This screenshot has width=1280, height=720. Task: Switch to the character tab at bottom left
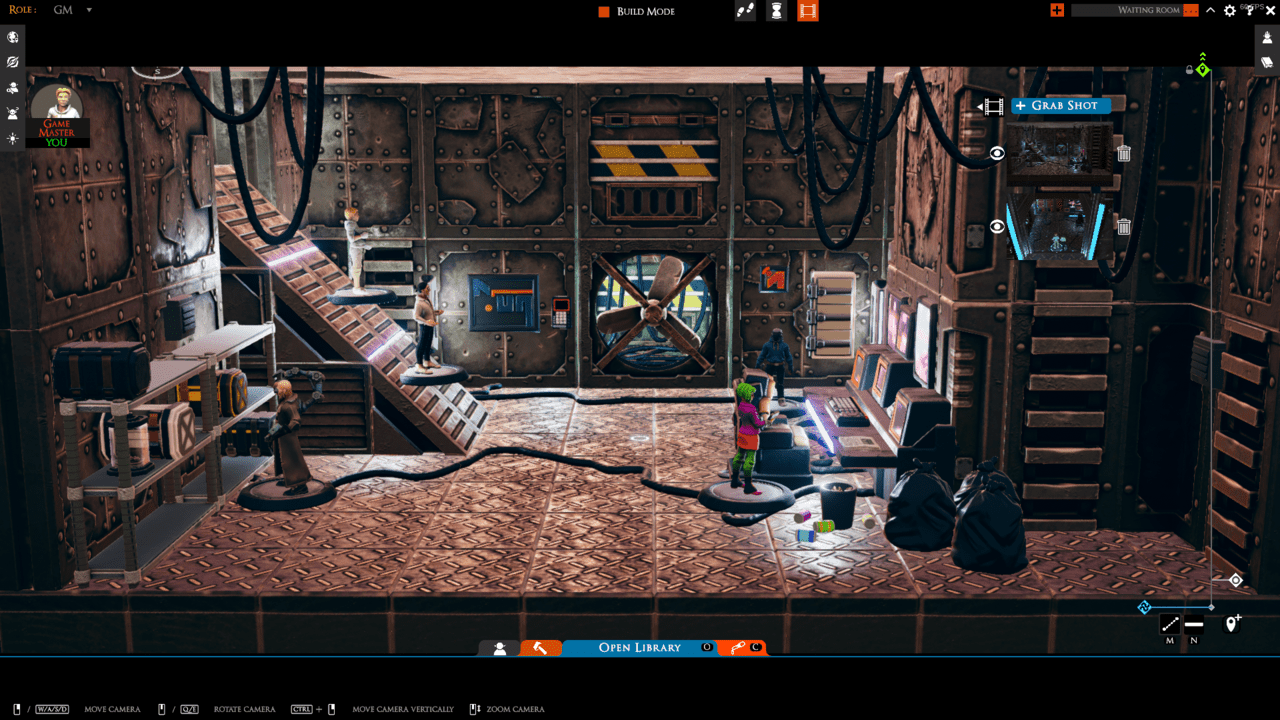click(499, 648)
